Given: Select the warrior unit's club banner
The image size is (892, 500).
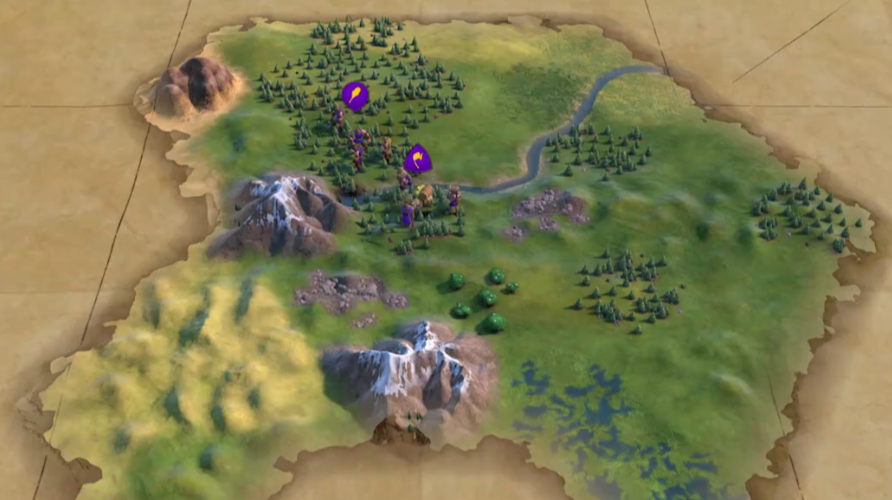Looking at the screenshot, I should point(354,96).
